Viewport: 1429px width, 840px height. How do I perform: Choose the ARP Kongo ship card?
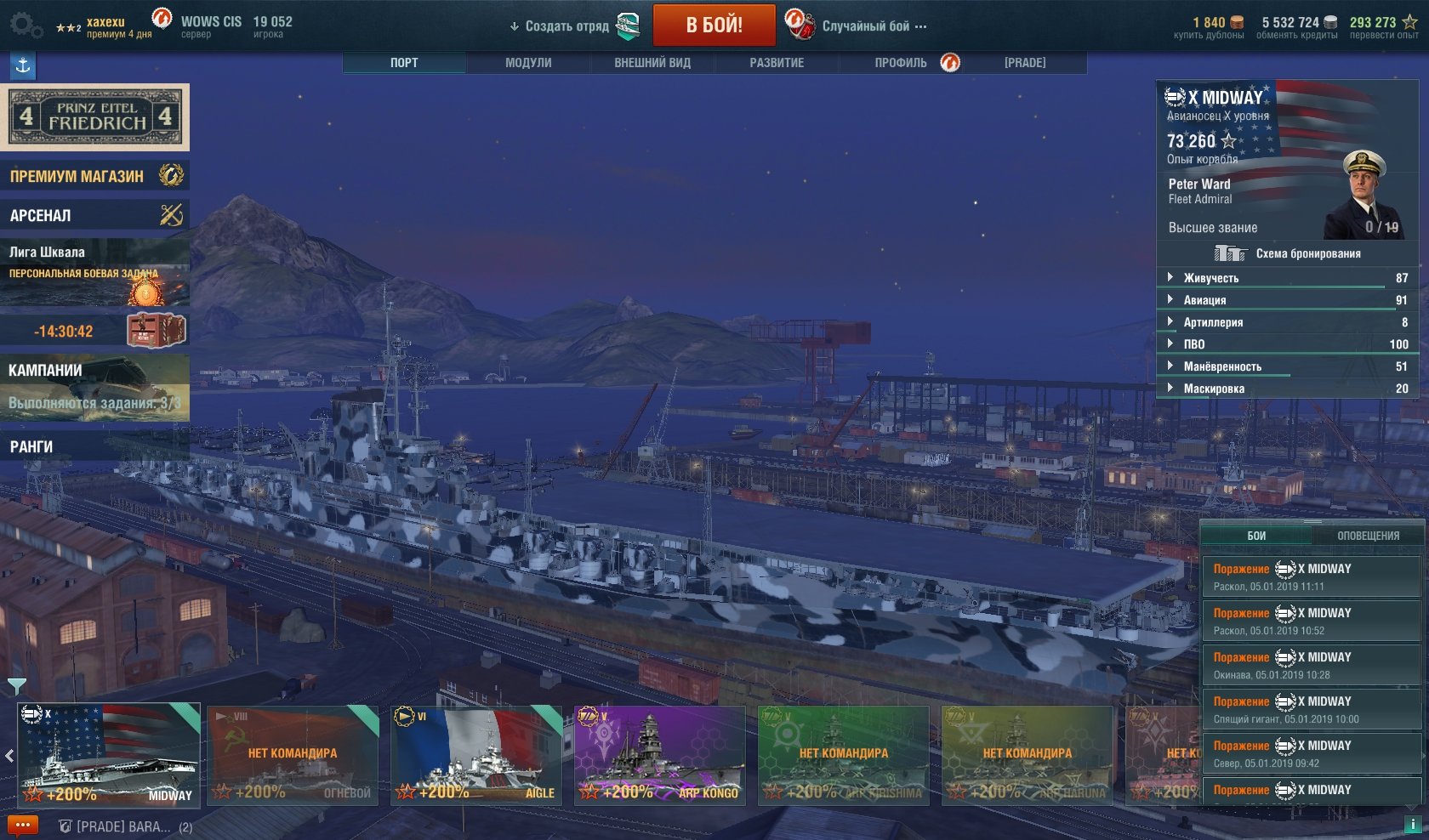coord(660,755)
